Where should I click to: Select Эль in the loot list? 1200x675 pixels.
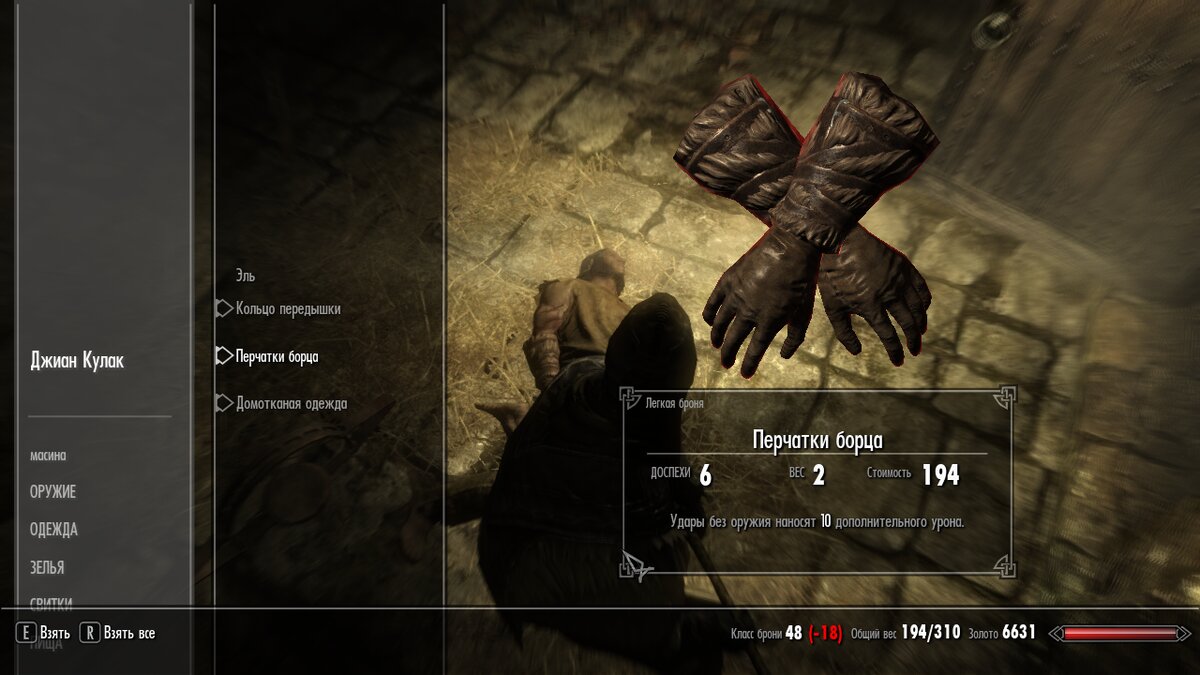coord(245,276)
